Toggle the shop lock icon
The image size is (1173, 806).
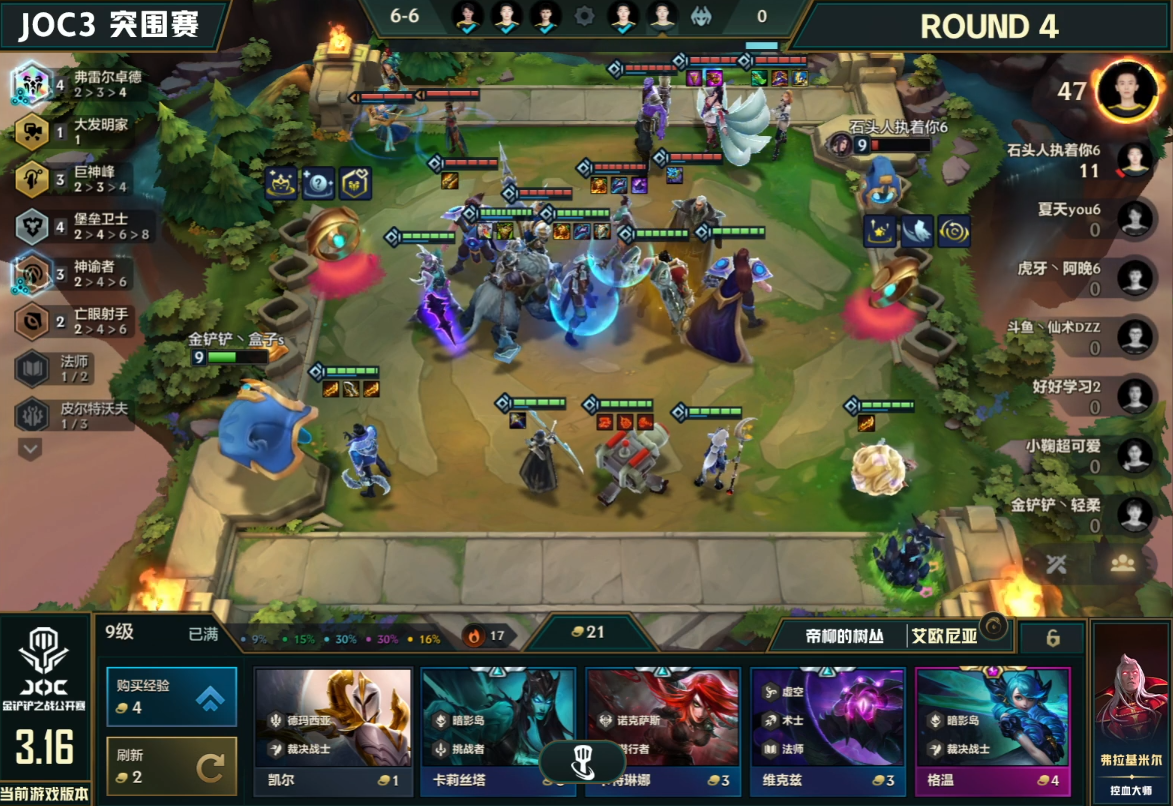click(x=993, y=627)
